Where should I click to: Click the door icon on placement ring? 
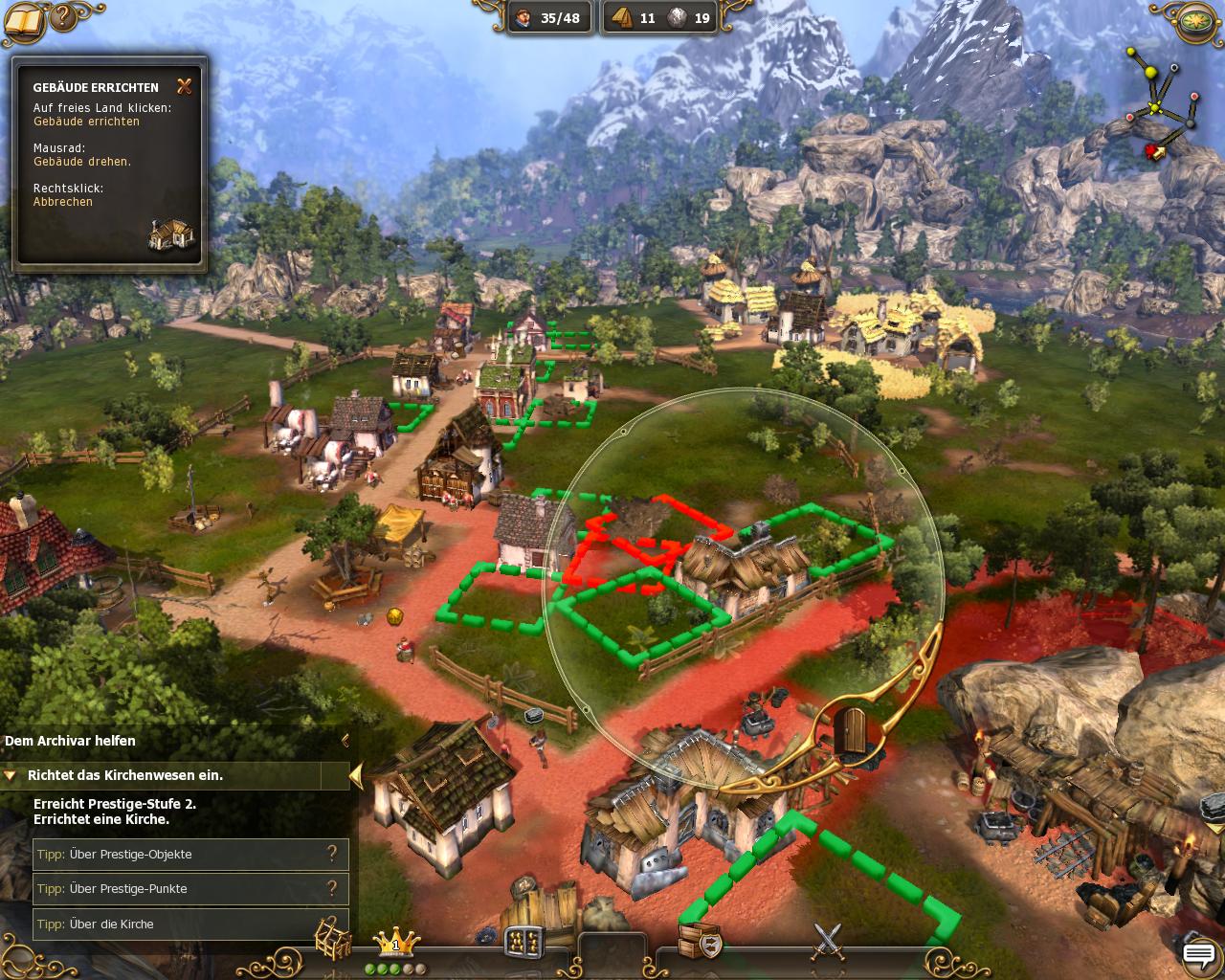(x=851, y=733)
